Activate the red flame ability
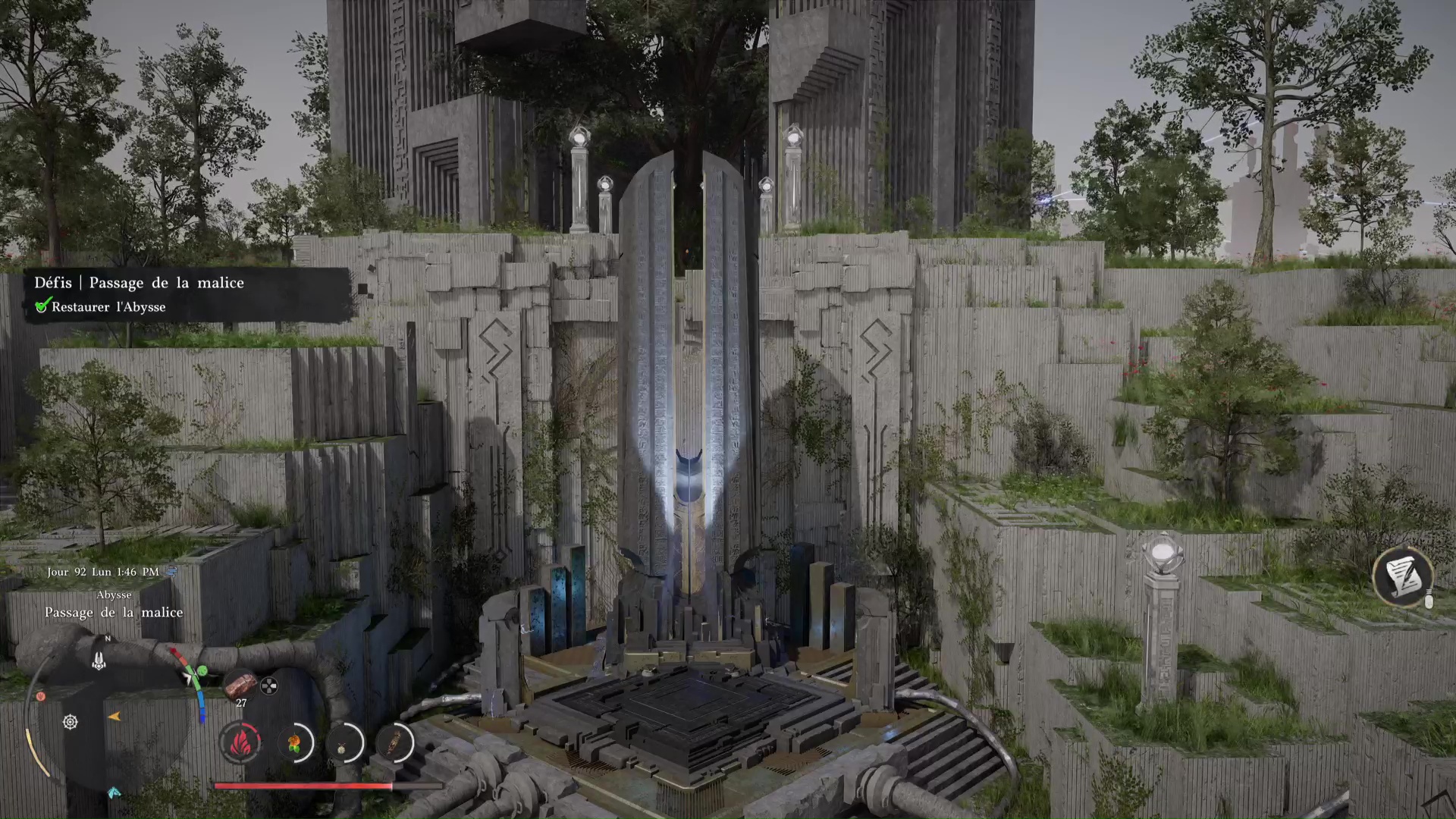 [x=241, y=741]
